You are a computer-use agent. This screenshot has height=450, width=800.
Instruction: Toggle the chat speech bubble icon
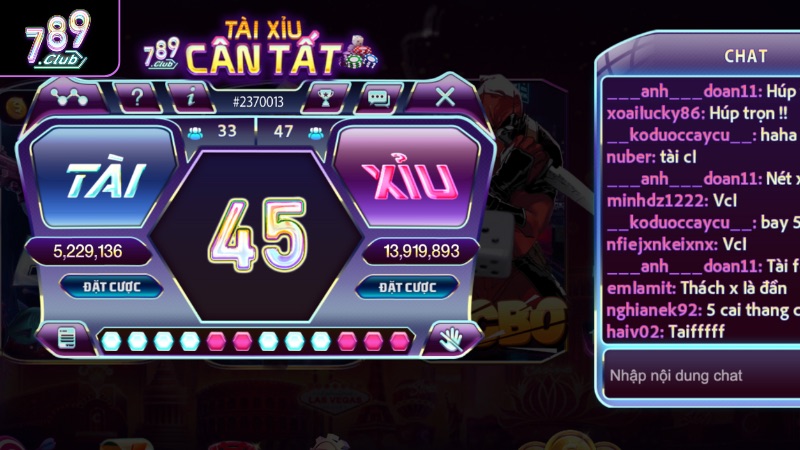point(378,98)
